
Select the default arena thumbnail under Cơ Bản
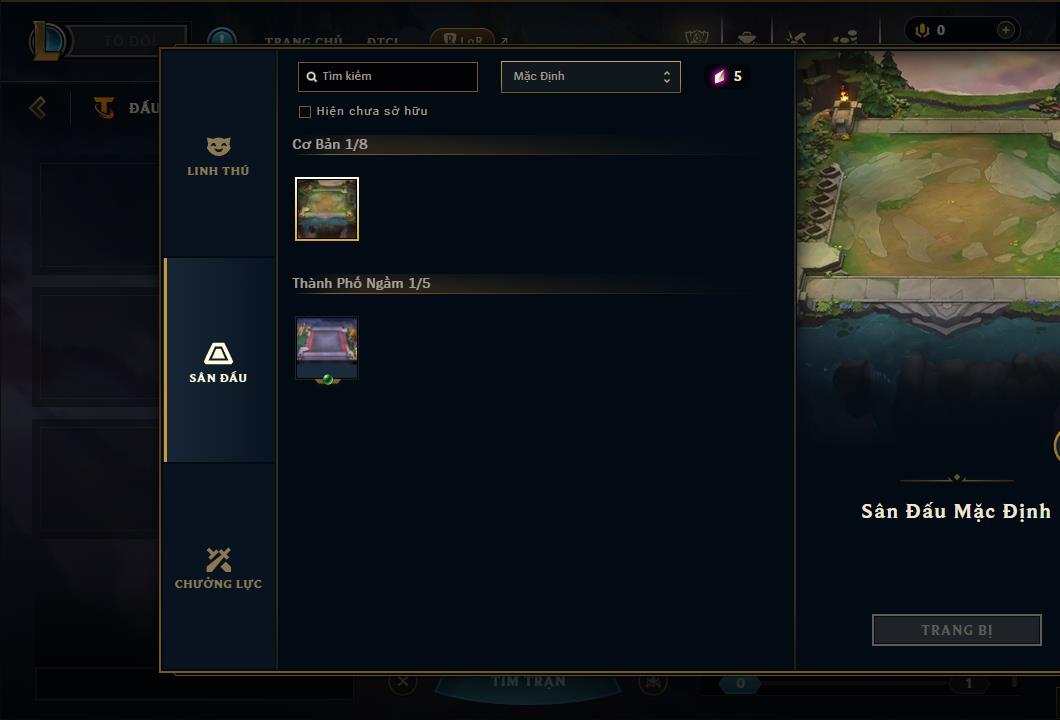click(327, 209)
